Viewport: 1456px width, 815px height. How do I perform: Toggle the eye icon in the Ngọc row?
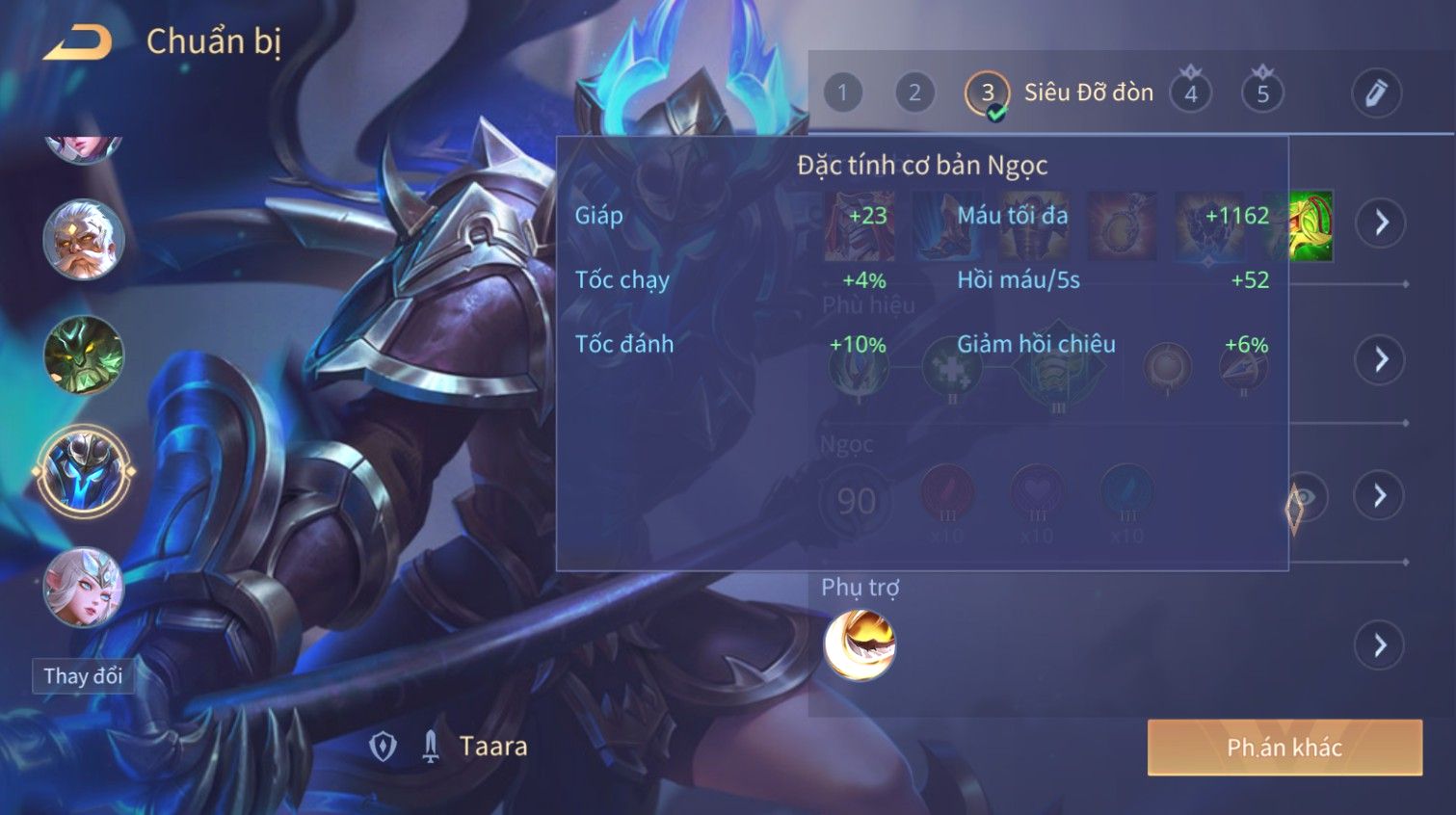click(1305, 497)
